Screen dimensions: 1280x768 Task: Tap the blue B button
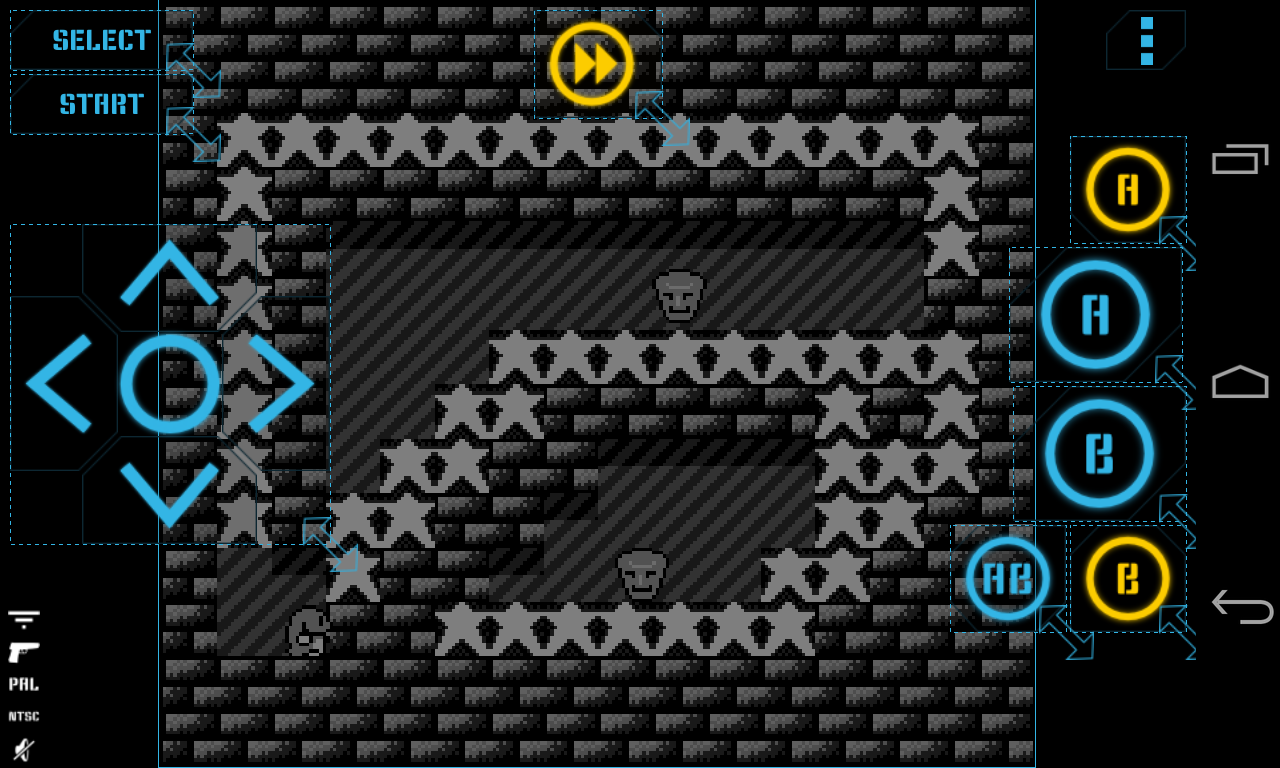coord(1096,452)
